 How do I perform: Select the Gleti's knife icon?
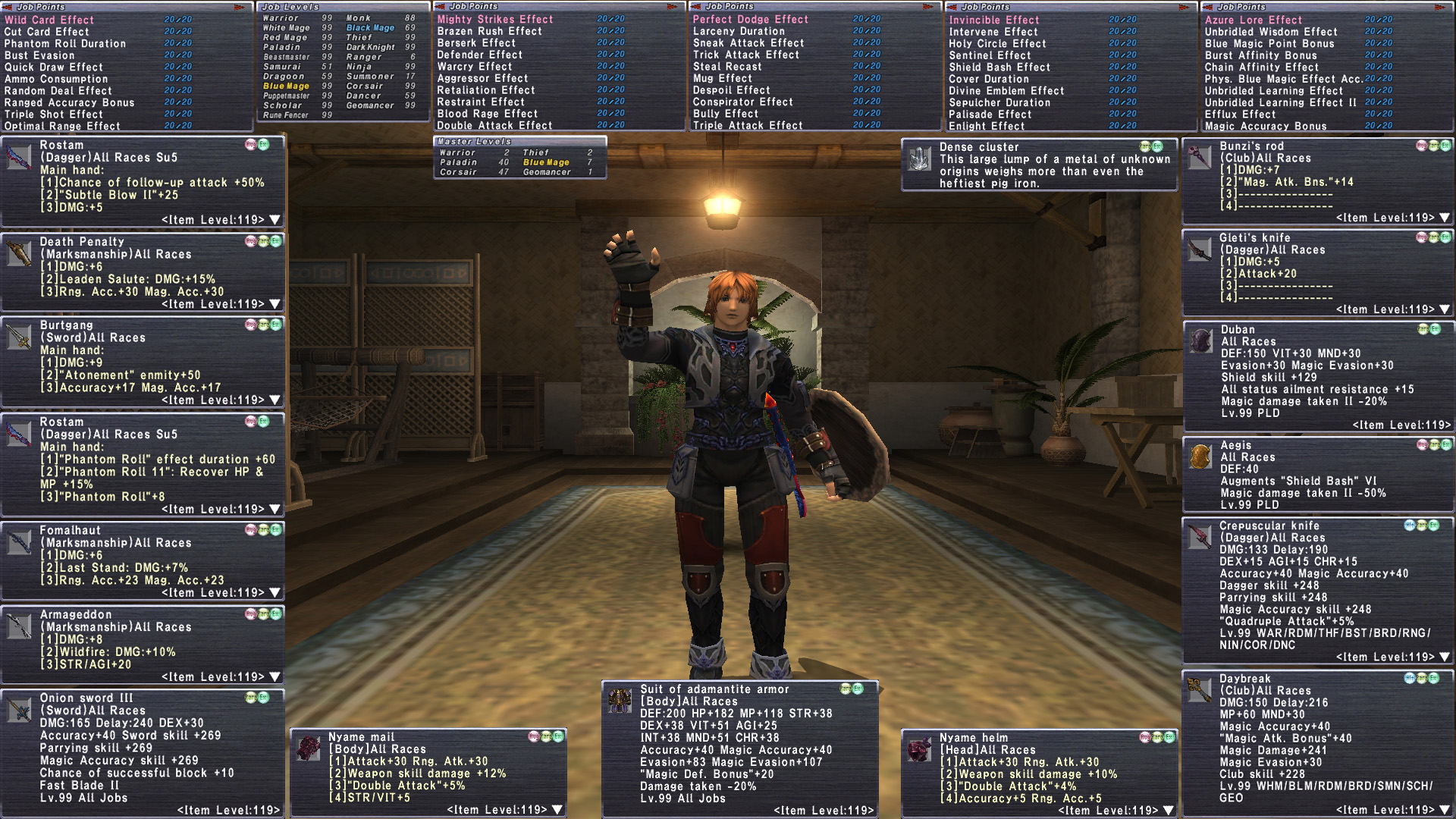pos(1199,249)
